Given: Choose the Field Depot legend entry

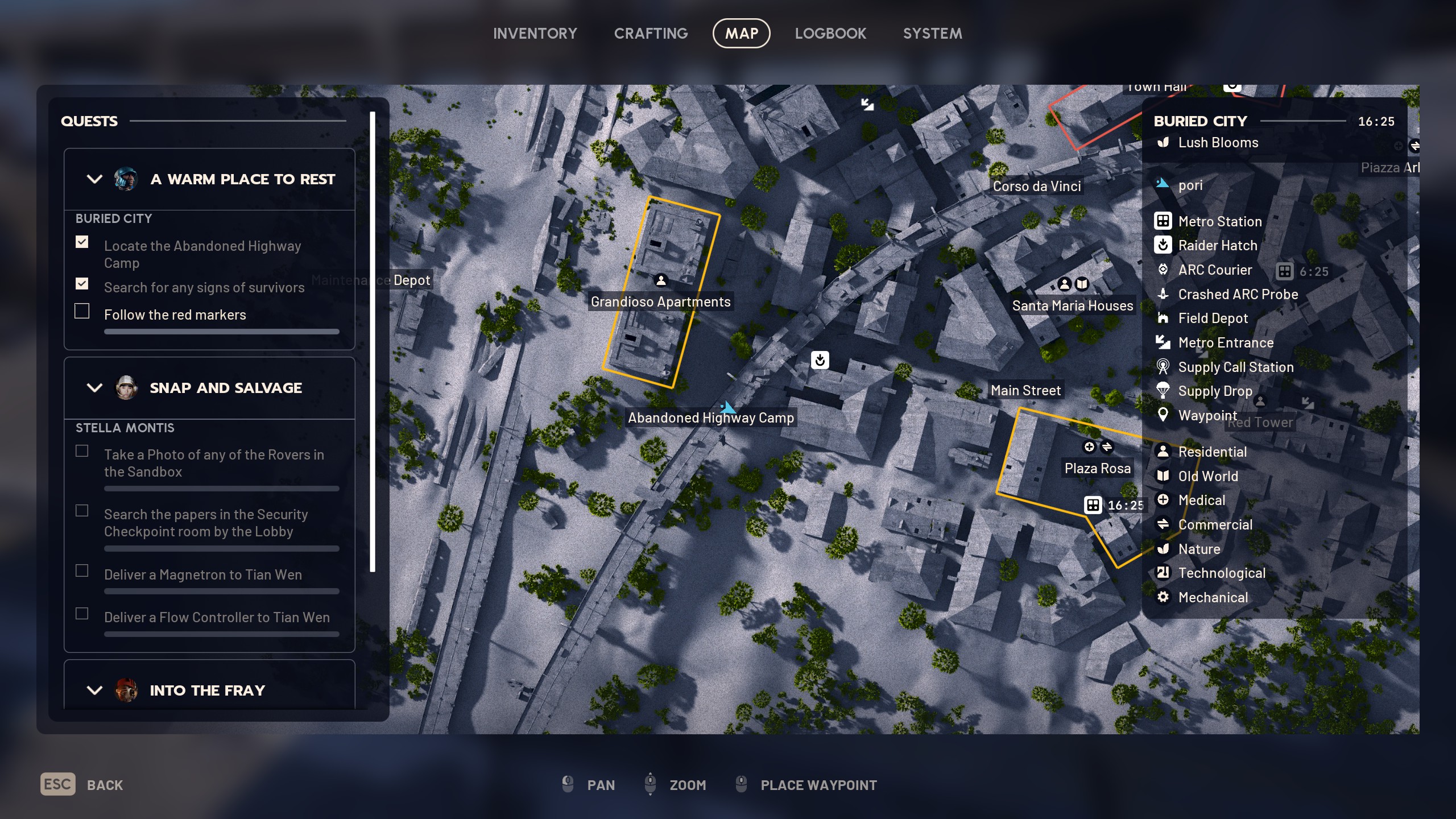Looking at the screenshot, I should (x=1213, y=318).
